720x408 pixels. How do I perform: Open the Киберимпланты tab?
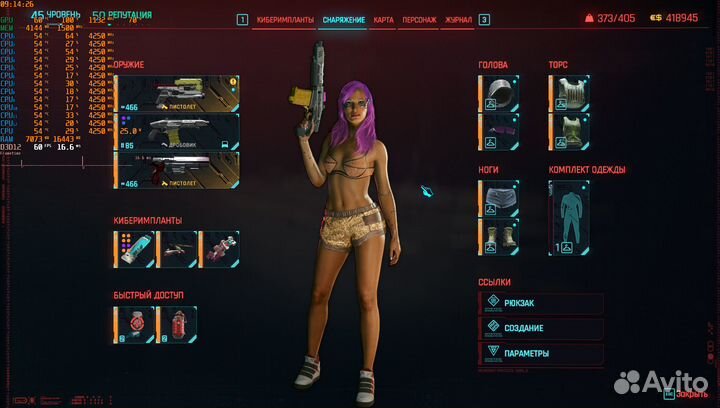(285, 19)
